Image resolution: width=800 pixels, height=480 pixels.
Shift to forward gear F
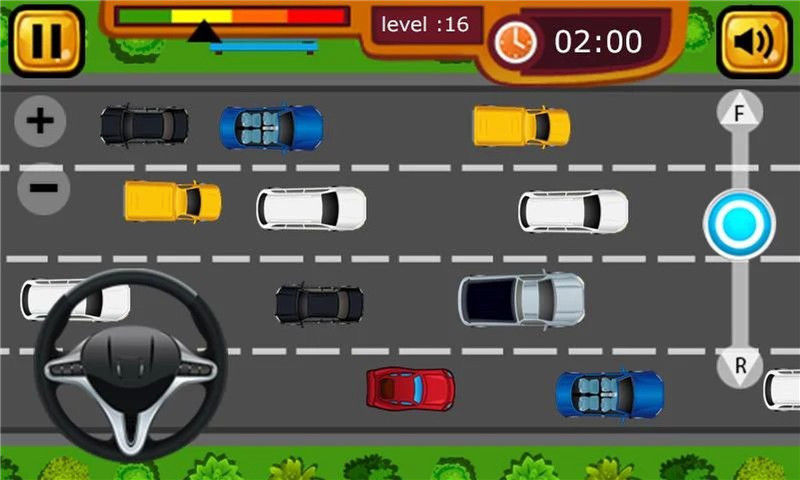click(740, 114)
